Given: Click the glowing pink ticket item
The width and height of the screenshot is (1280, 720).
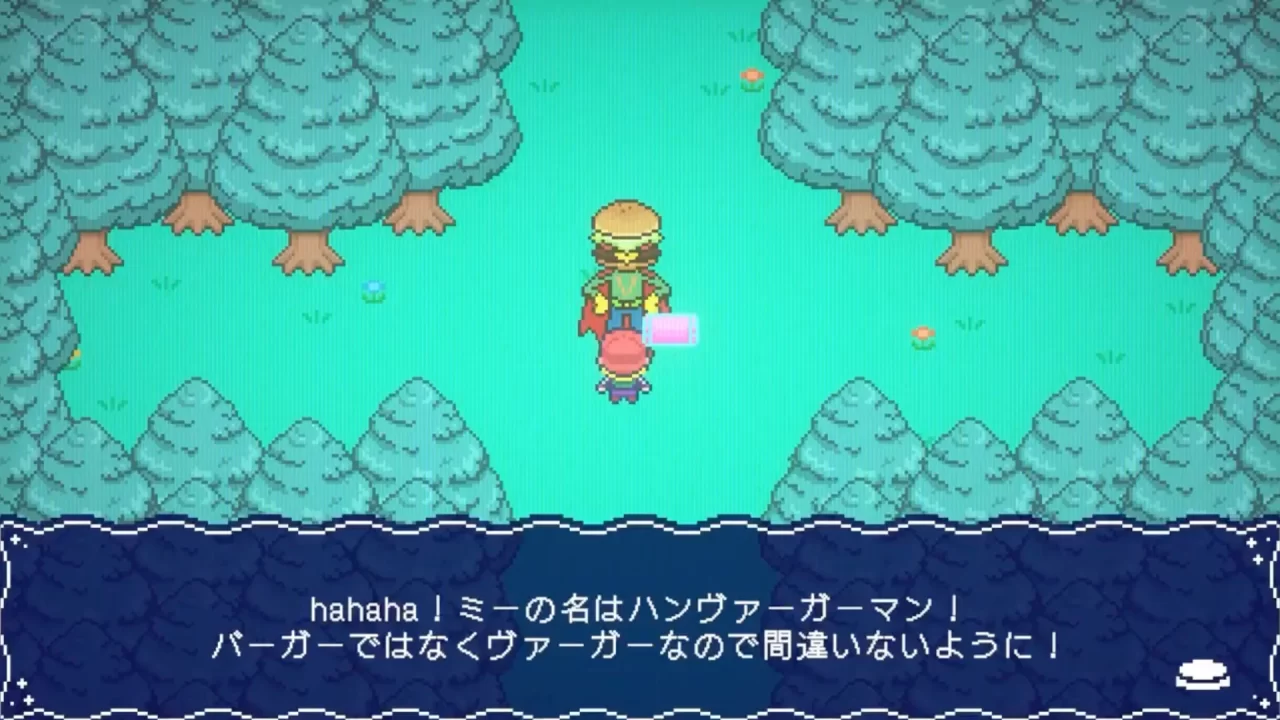Looking at the screenshot, I should pos(670,327).
